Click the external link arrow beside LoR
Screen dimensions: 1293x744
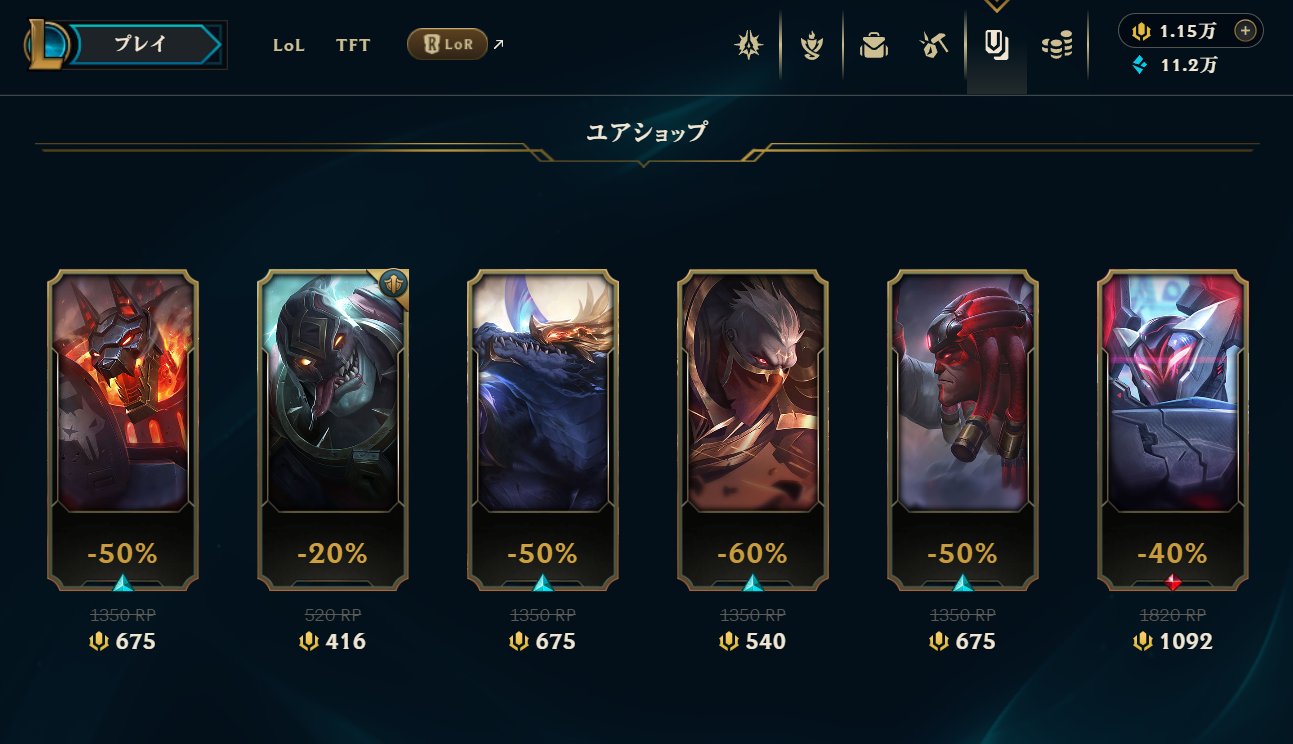click(x=497, y=43)
